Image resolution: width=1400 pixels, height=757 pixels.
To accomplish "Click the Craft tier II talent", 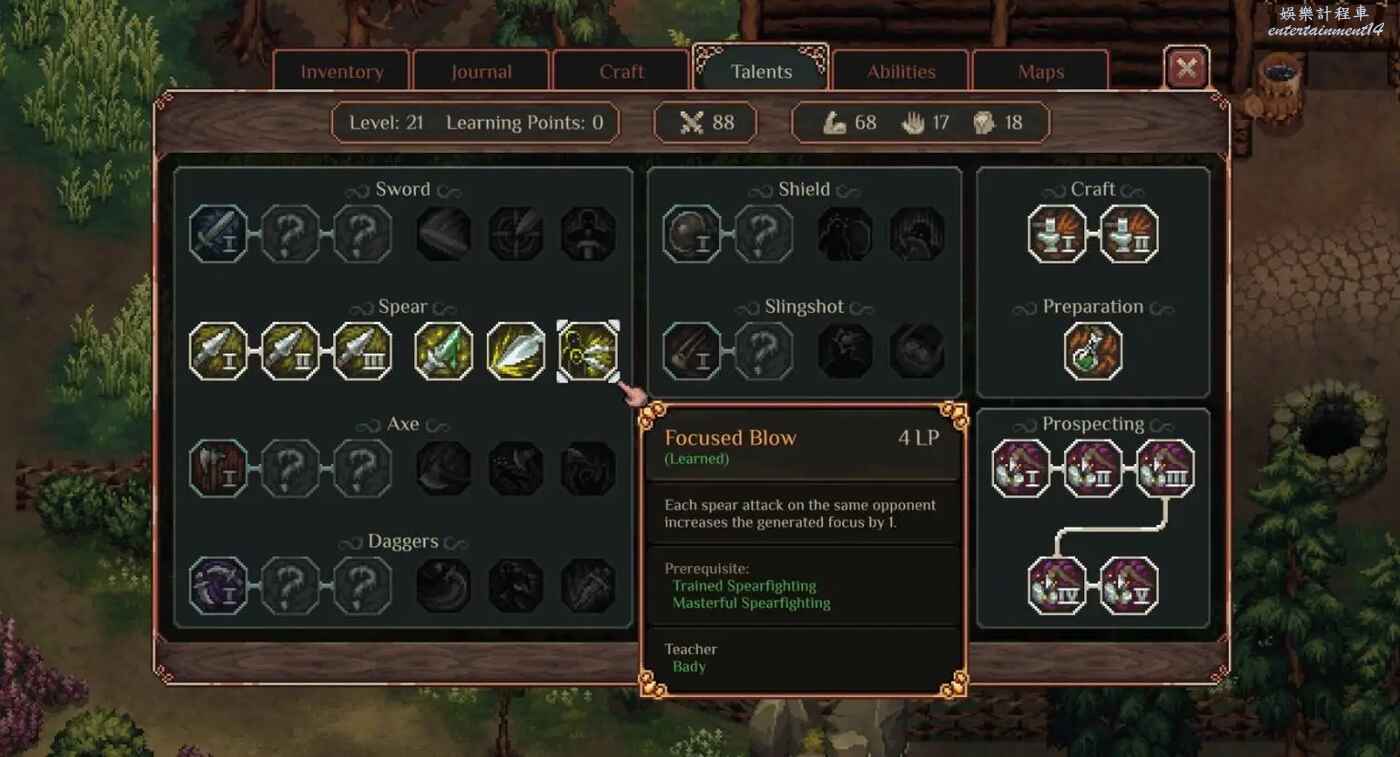I will pyautogui.click(x=1129, y=234).
